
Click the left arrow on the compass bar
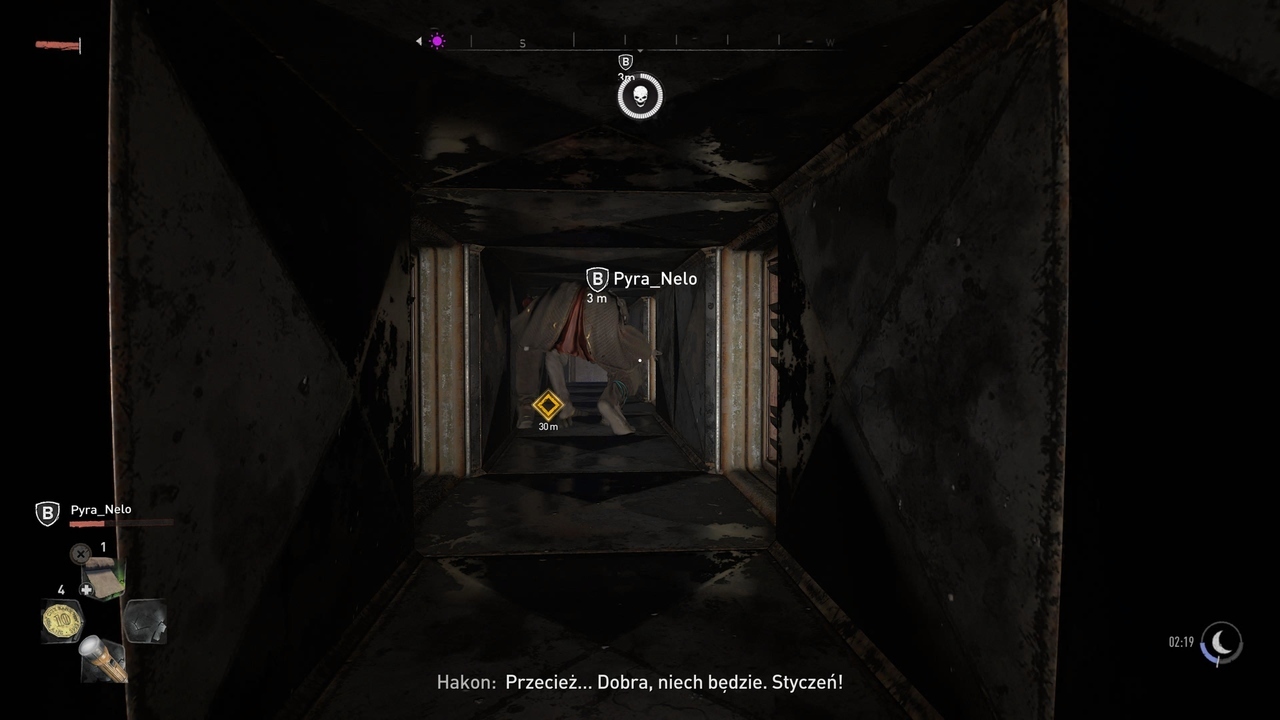pos(418,40)
